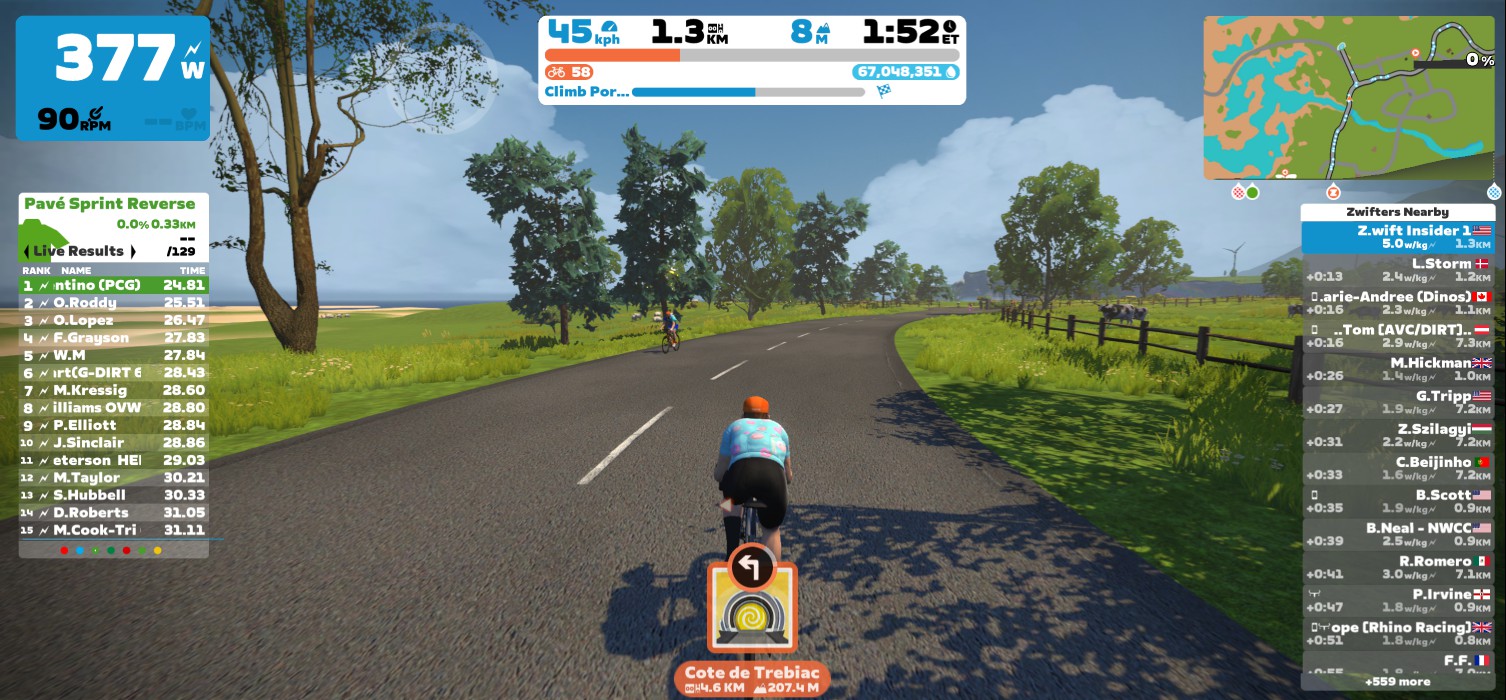Select L.Storm in Zwifters Nearby

click(1397, 270)
